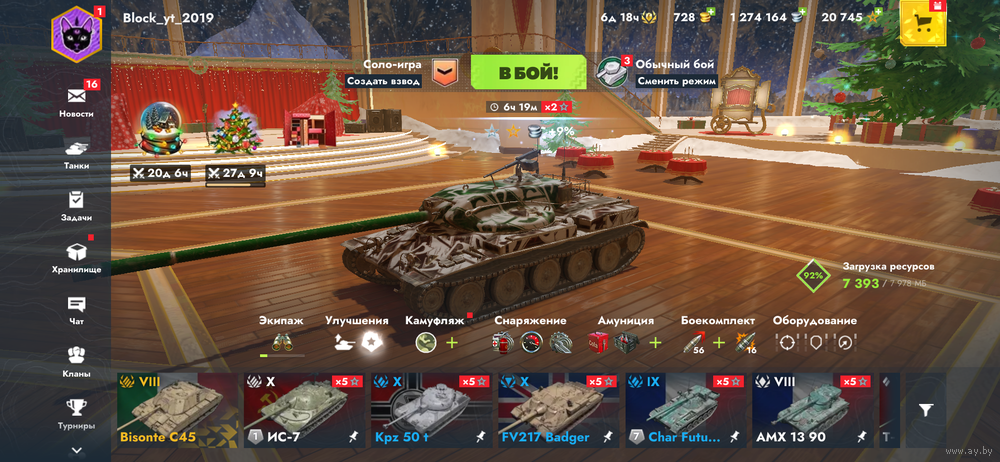Open the tank carousel filter
The width and height of the screenshot is (1000, 462).
(927, 409)
